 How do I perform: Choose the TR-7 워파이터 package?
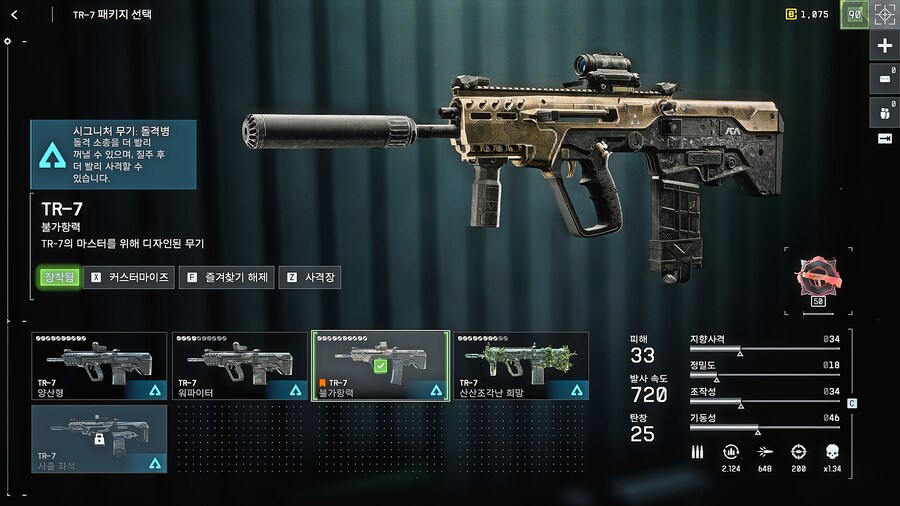[x=240, y=366]
